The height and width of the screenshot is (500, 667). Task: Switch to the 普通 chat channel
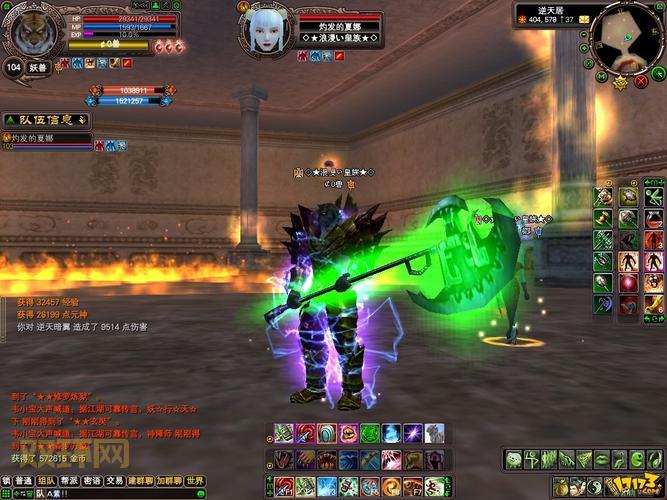click(23, 481)
